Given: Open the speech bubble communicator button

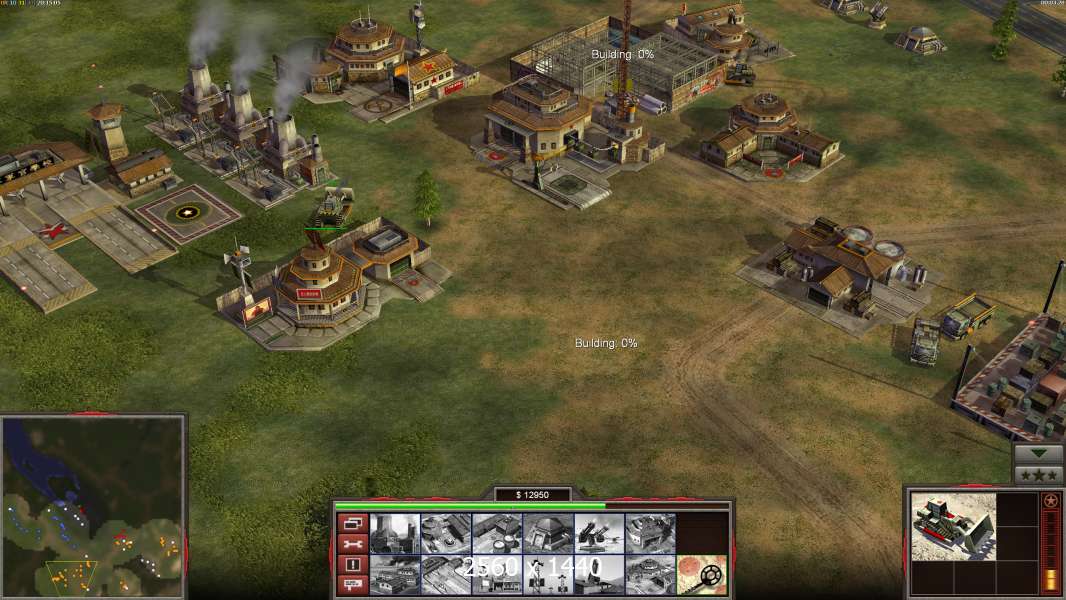Looking at the screenshot, I should [352, 585].
